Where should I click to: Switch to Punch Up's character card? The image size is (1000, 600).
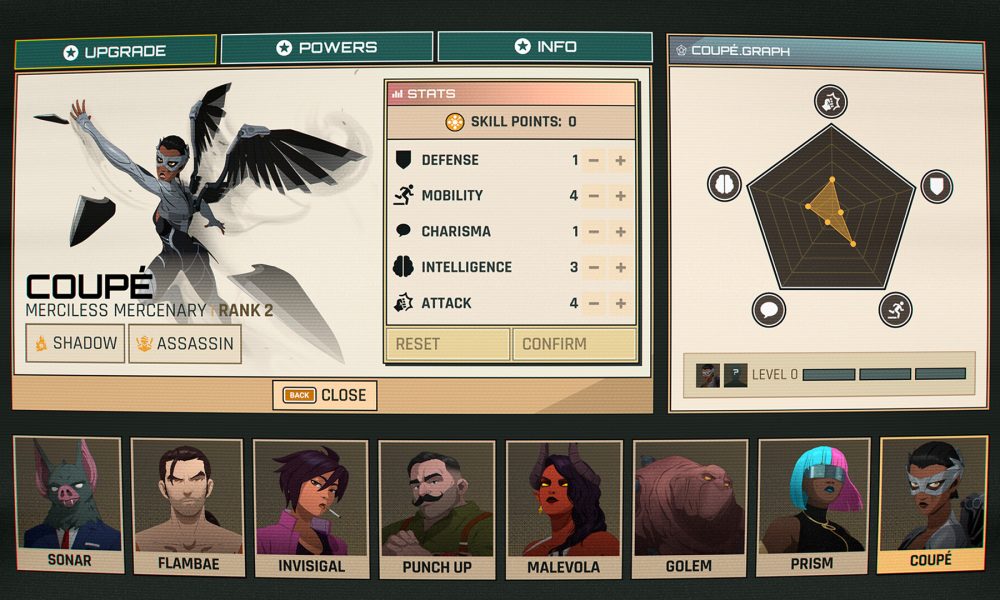point(437,508)
